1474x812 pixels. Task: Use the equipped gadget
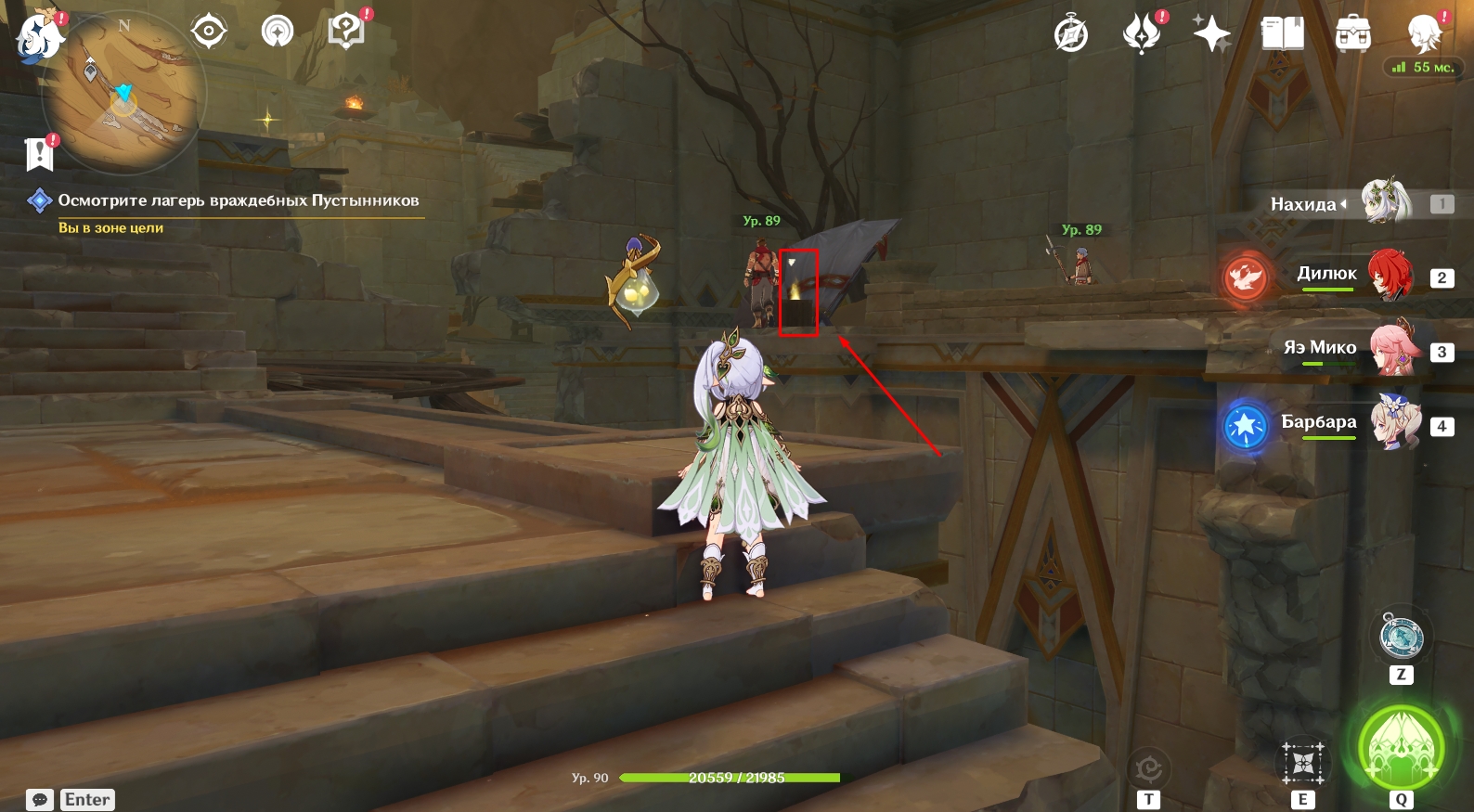point(1401,638)
